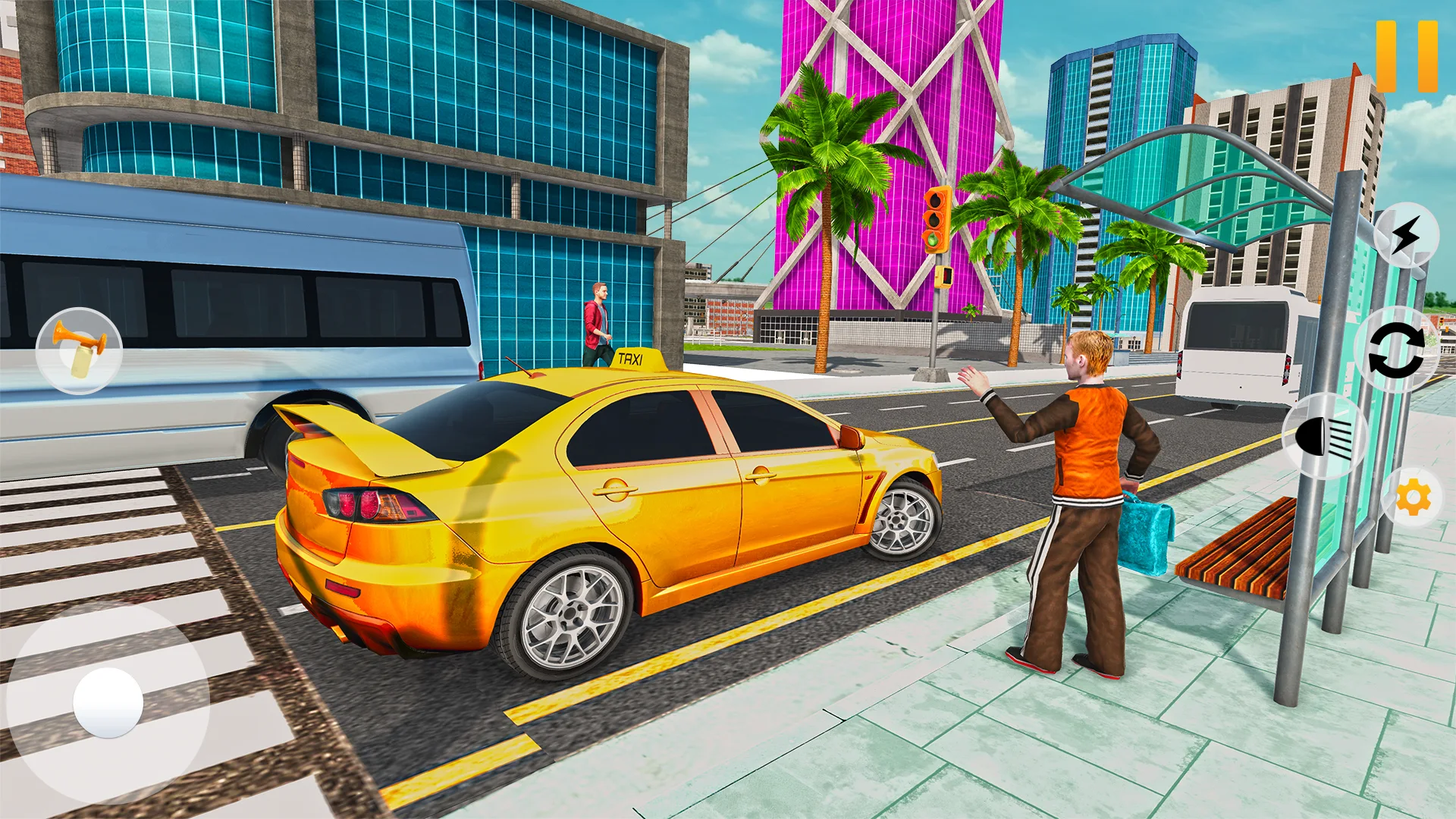
Task: Click the white joystick knob
Action: (108, 702)
